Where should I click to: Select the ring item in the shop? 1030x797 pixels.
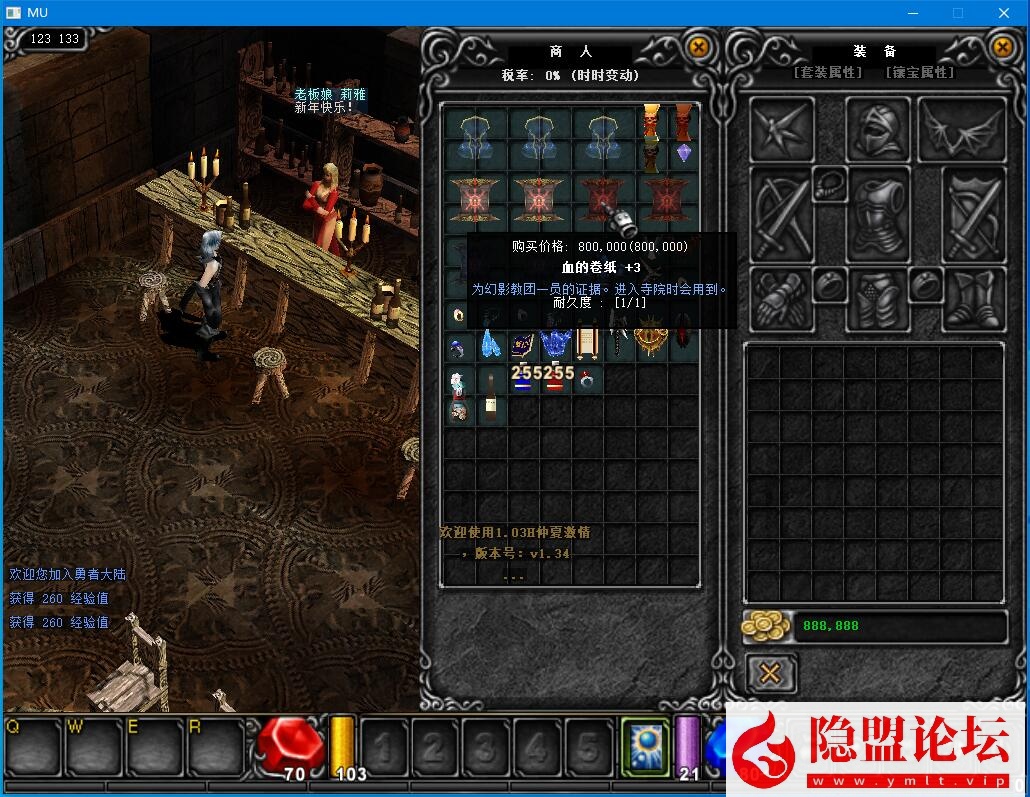tap(588, 381)
